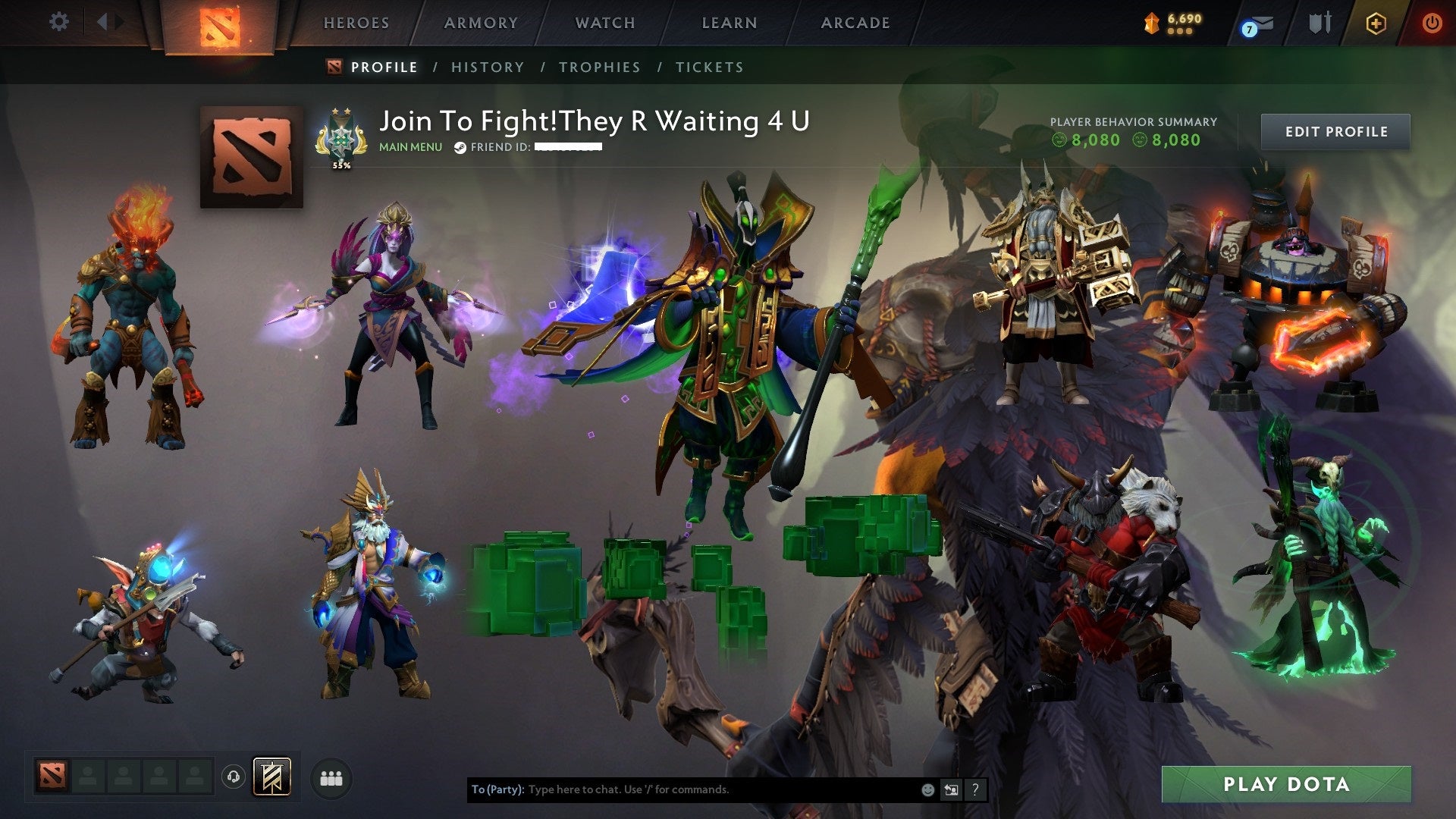
Task: Switch to the HISTORY tab
Action: coord(487,67)
